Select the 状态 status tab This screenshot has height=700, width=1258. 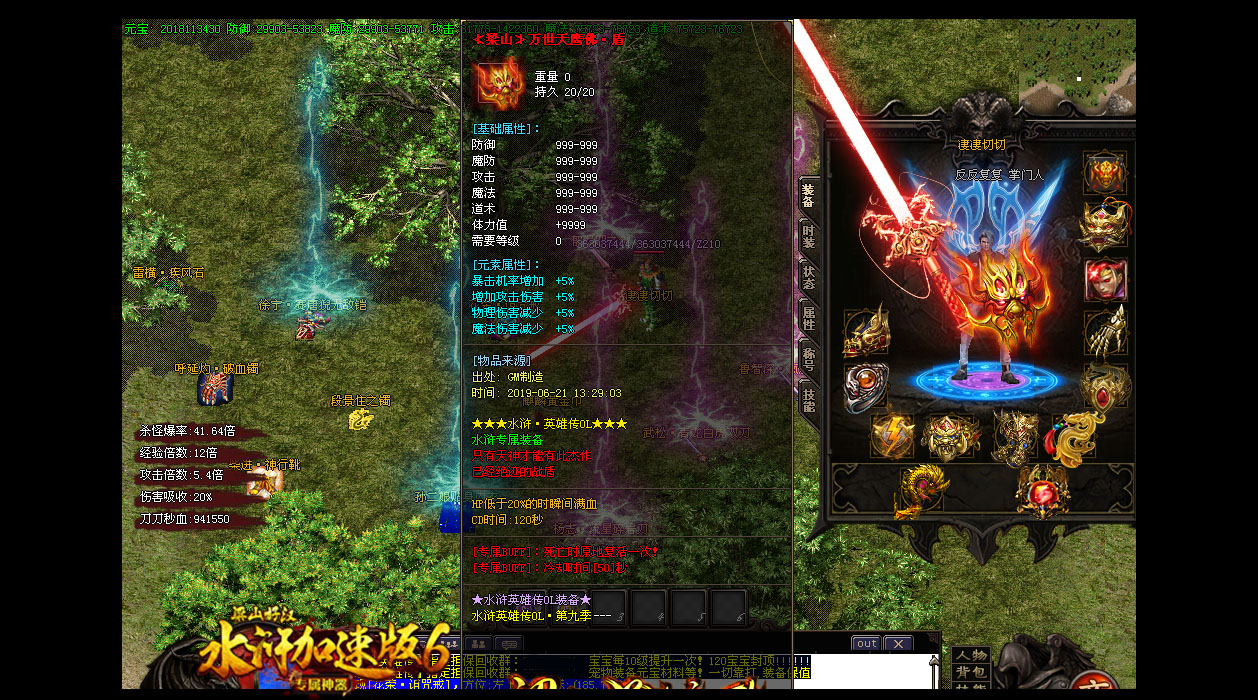[807, 279]
